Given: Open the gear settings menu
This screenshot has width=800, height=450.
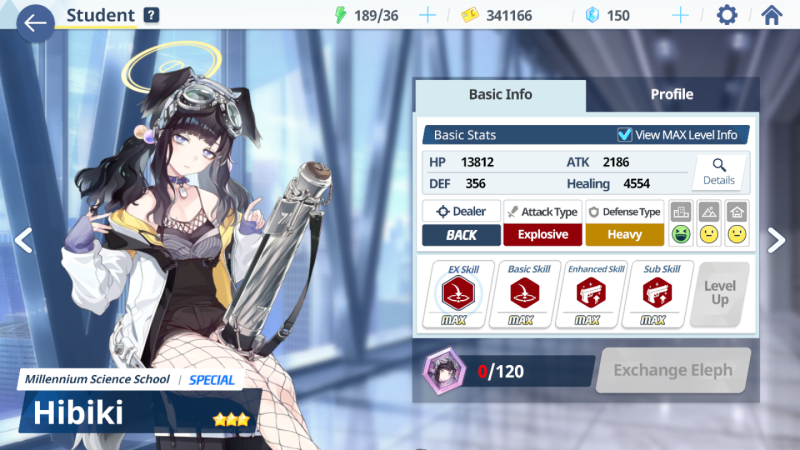Looking at the screenshot, I should pos(727,15).
